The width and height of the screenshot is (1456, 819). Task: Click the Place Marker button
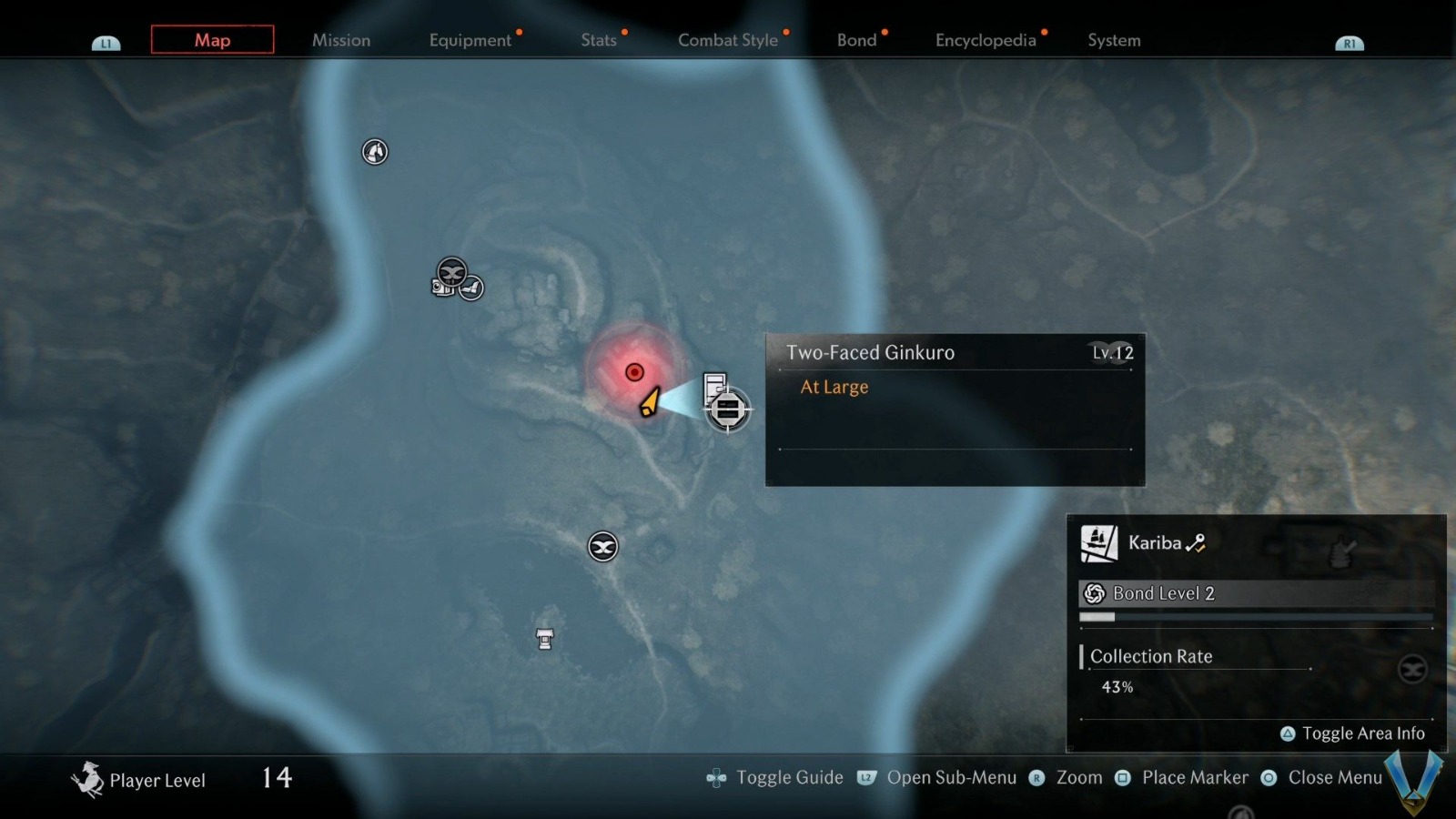(x=1123, y=777)
